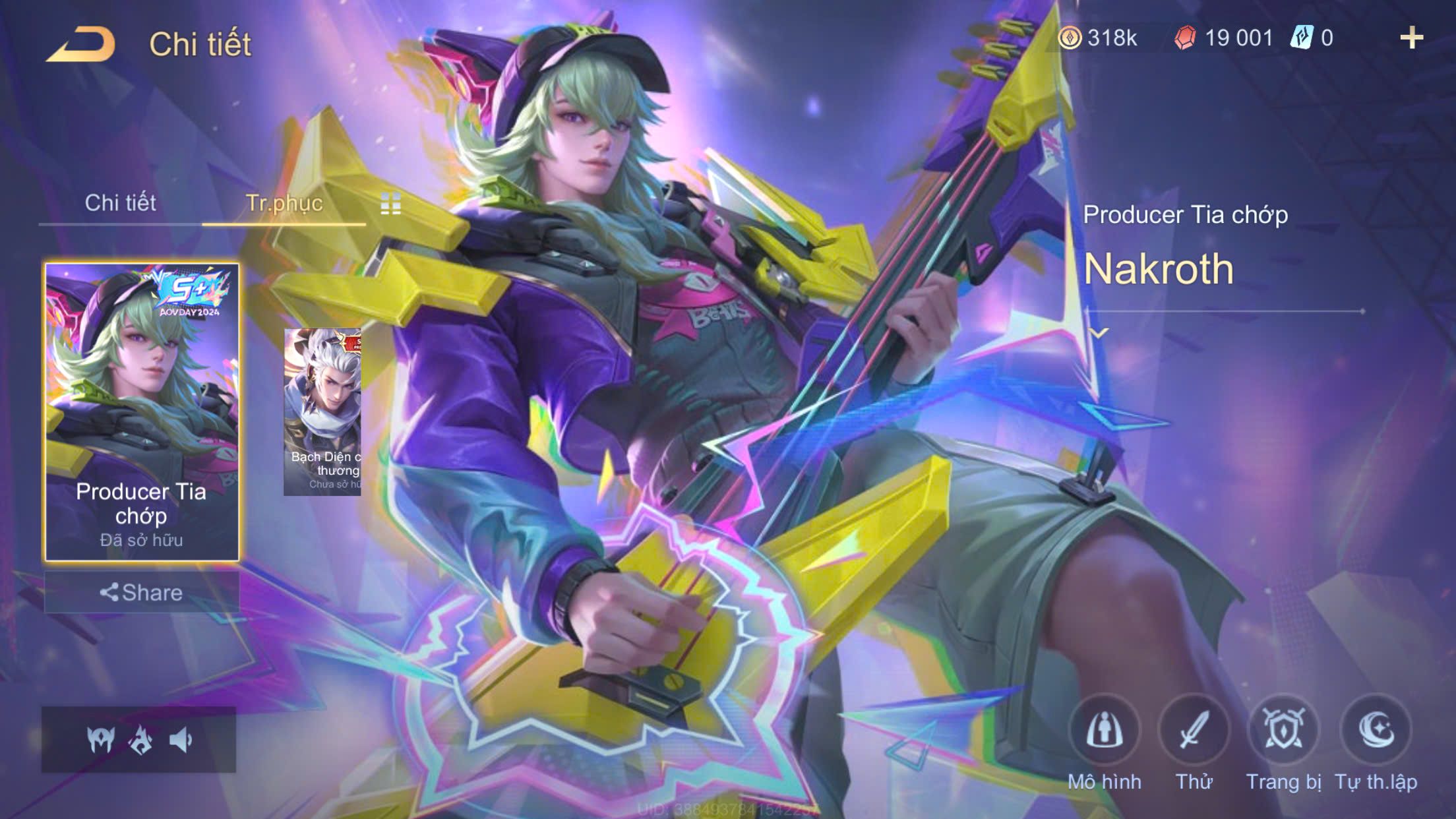The width and height of the screenshot is (1456, 819).
Task: Select the Producer Tia chớp skin card
Action: click(x=142, y=411)
